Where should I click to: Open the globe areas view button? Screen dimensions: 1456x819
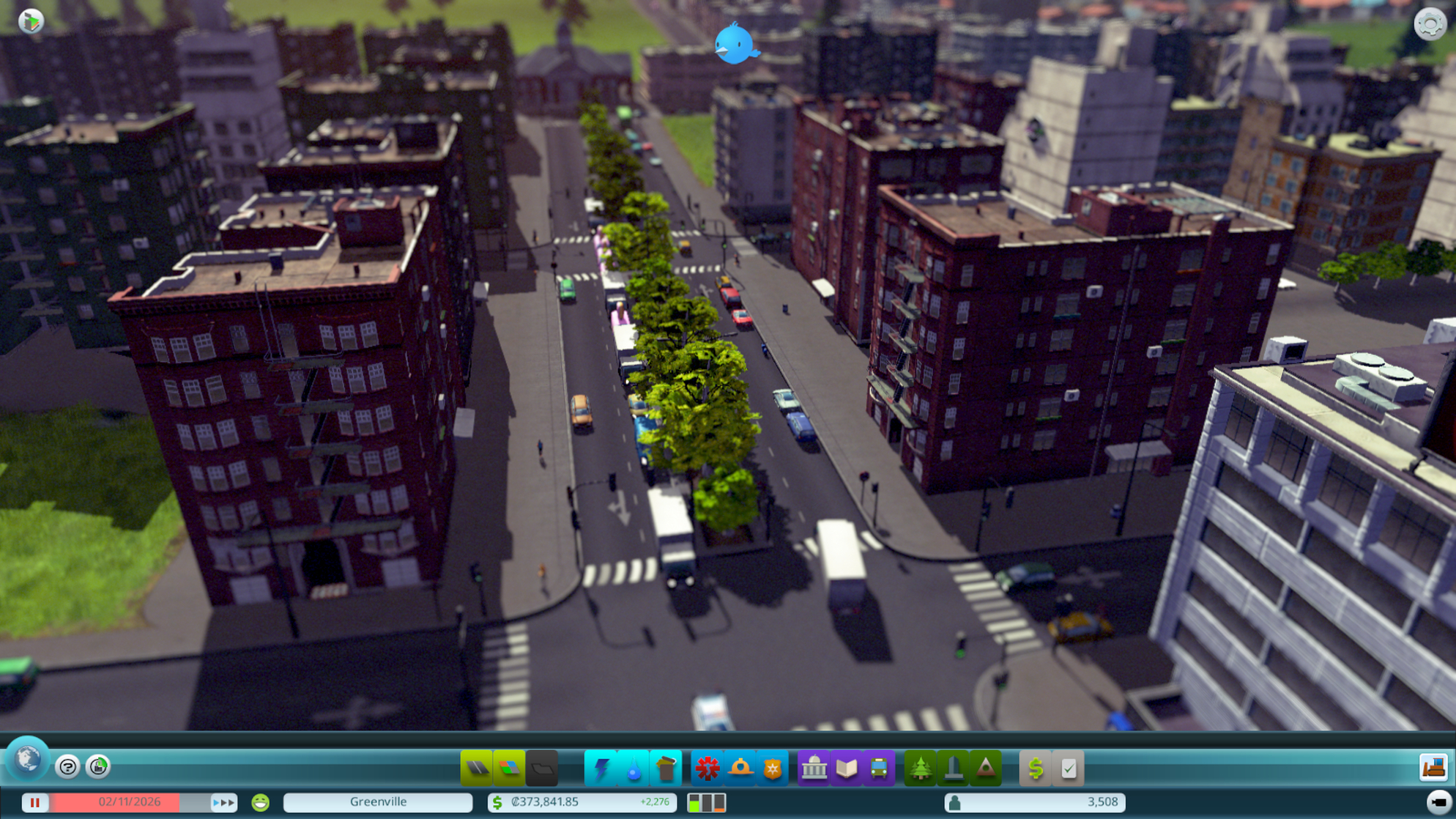tap(28, 759)
